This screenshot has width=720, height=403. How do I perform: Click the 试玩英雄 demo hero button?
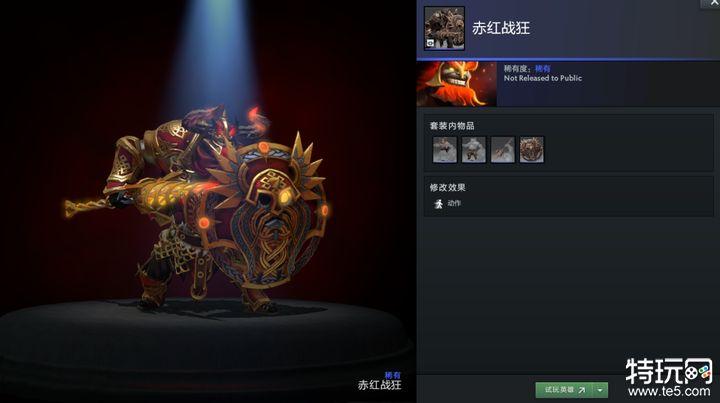coord(563,390)
